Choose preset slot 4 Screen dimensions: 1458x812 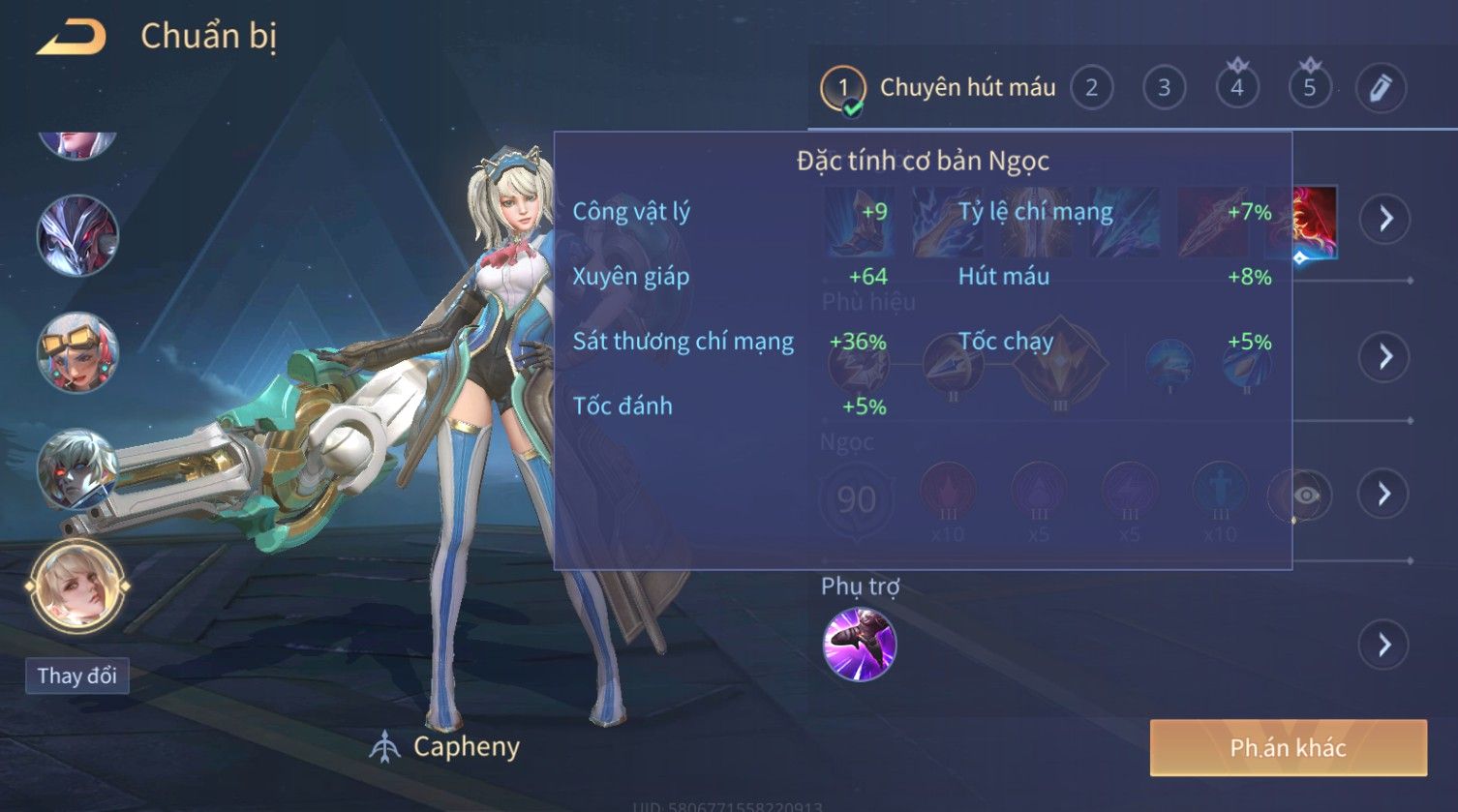click(x=1236, y=88)
